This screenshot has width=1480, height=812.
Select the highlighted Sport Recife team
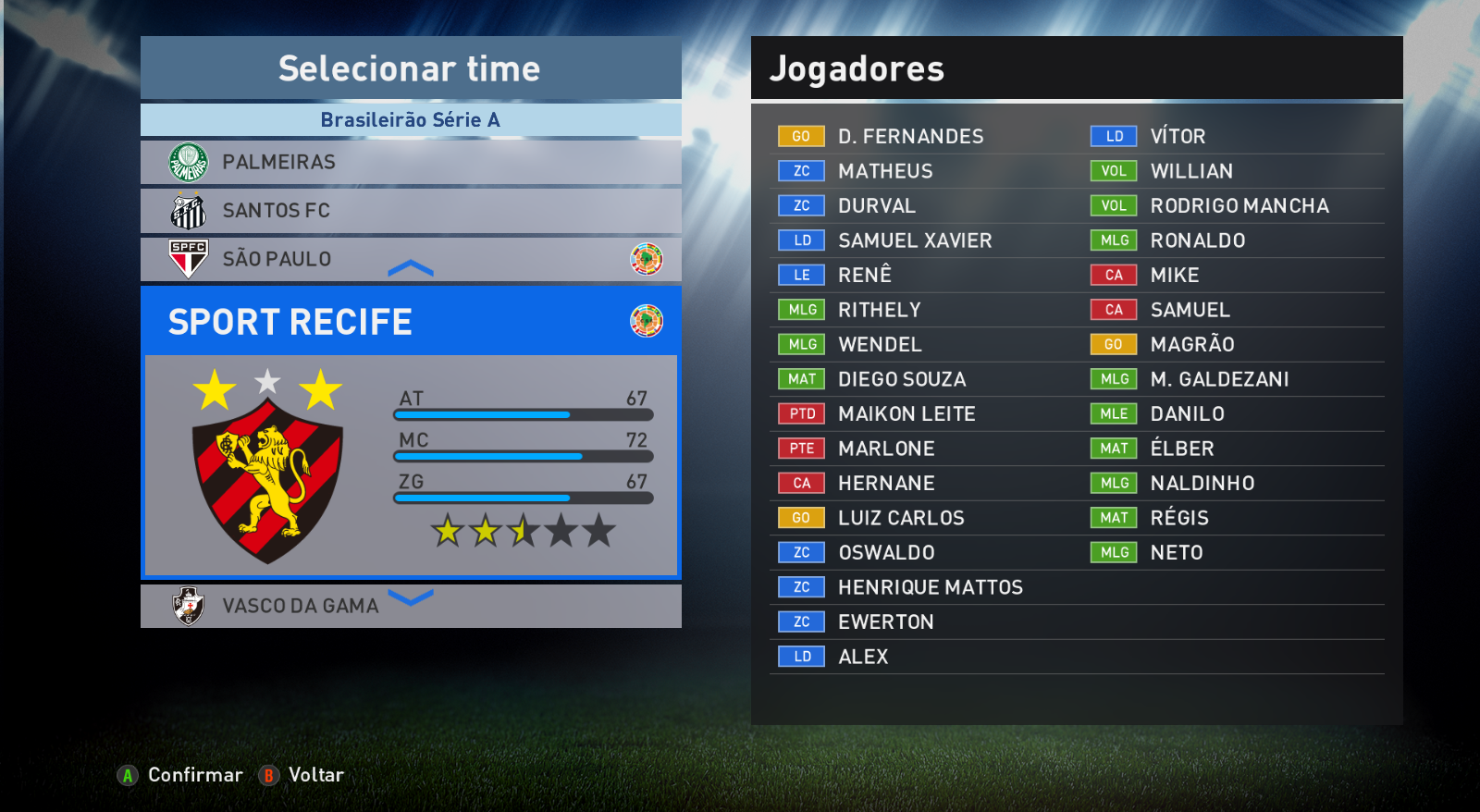pos(410,322)
